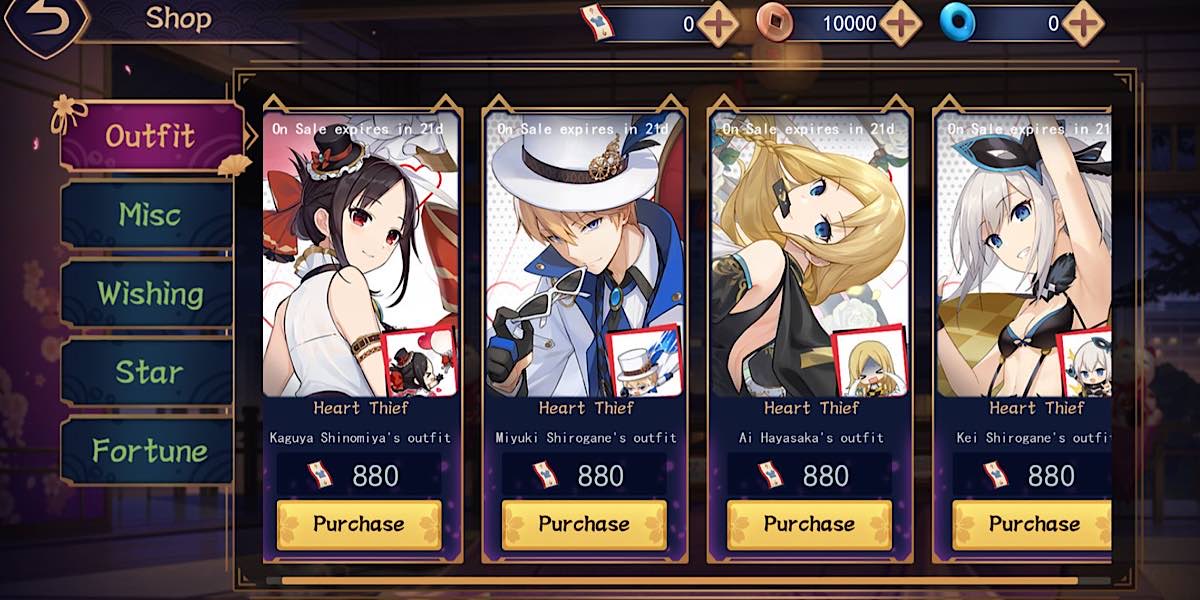Add more blue ring currency
This screenshot has width=1200, height=600.
coord(1082,24)
